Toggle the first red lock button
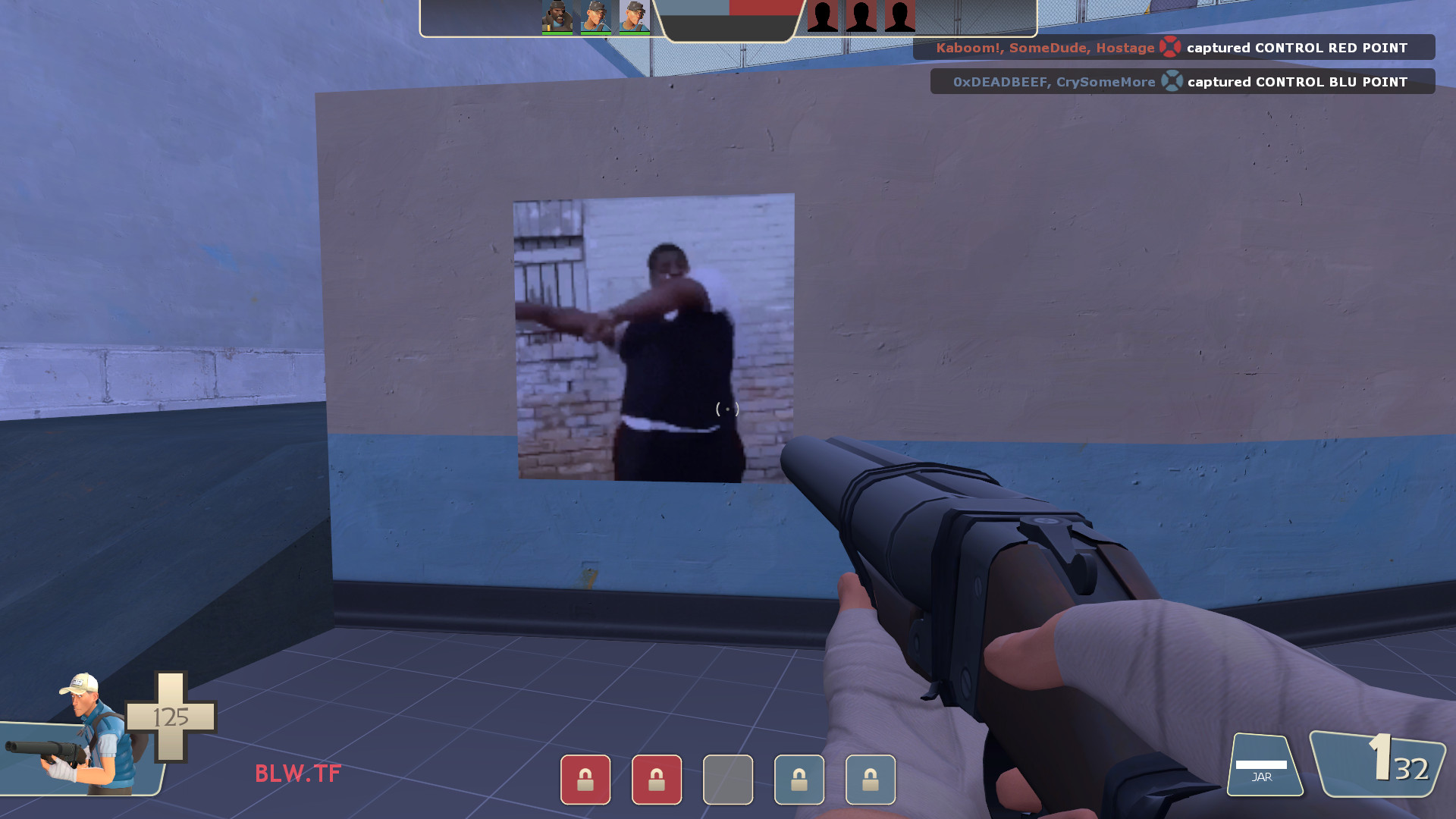 click(x=585, y=780)
